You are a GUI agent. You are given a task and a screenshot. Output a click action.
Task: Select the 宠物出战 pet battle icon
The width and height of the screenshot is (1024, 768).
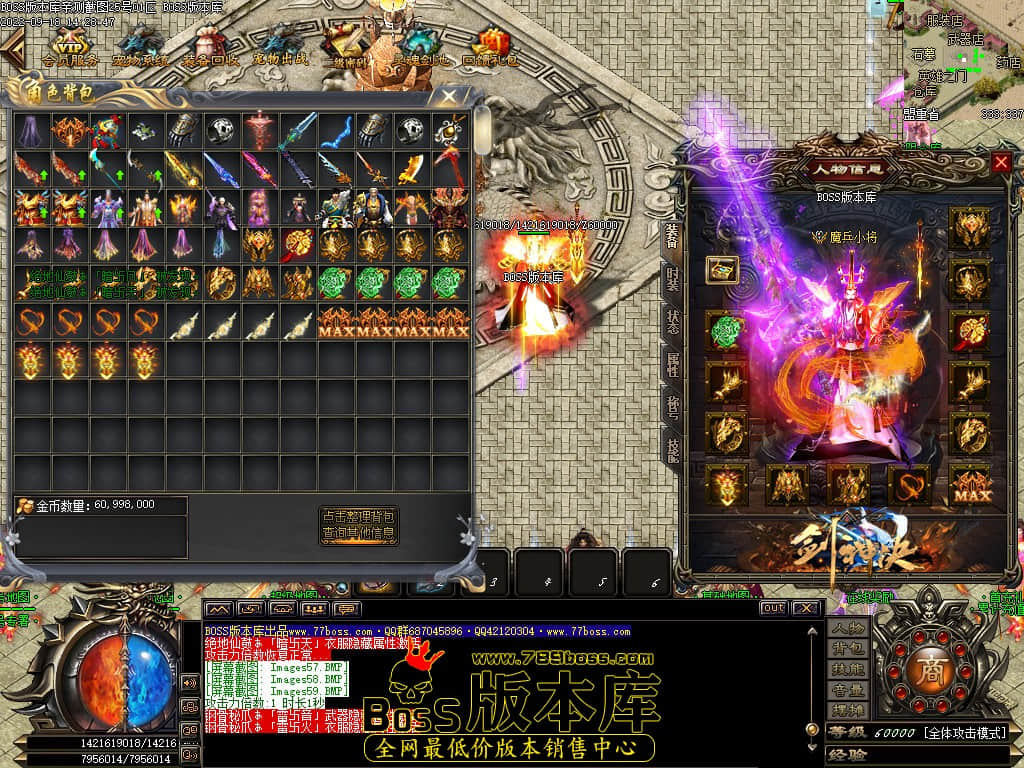coord(280,46)
